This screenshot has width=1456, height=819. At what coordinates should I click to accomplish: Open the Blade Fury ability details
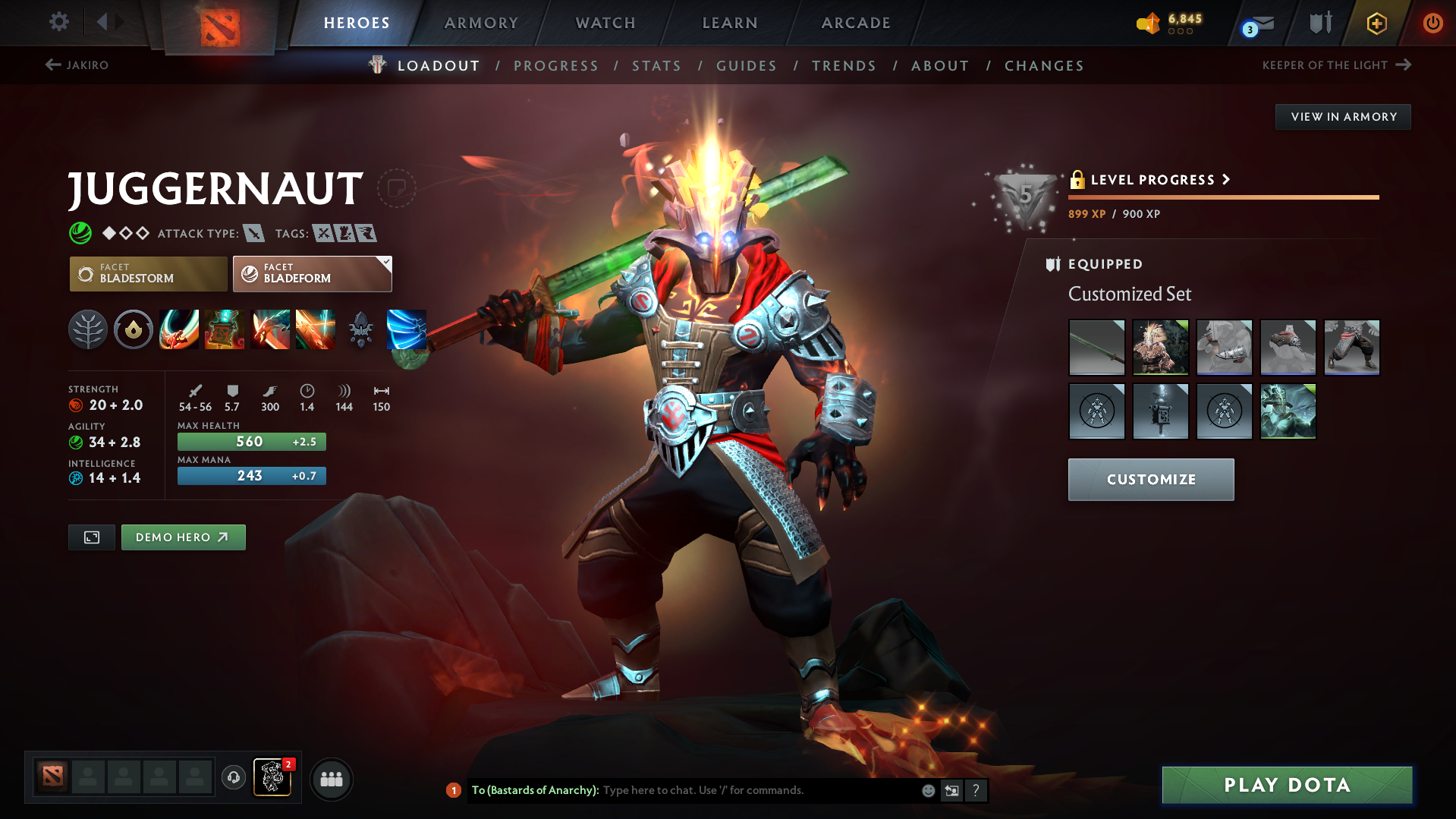click(178, 329)
